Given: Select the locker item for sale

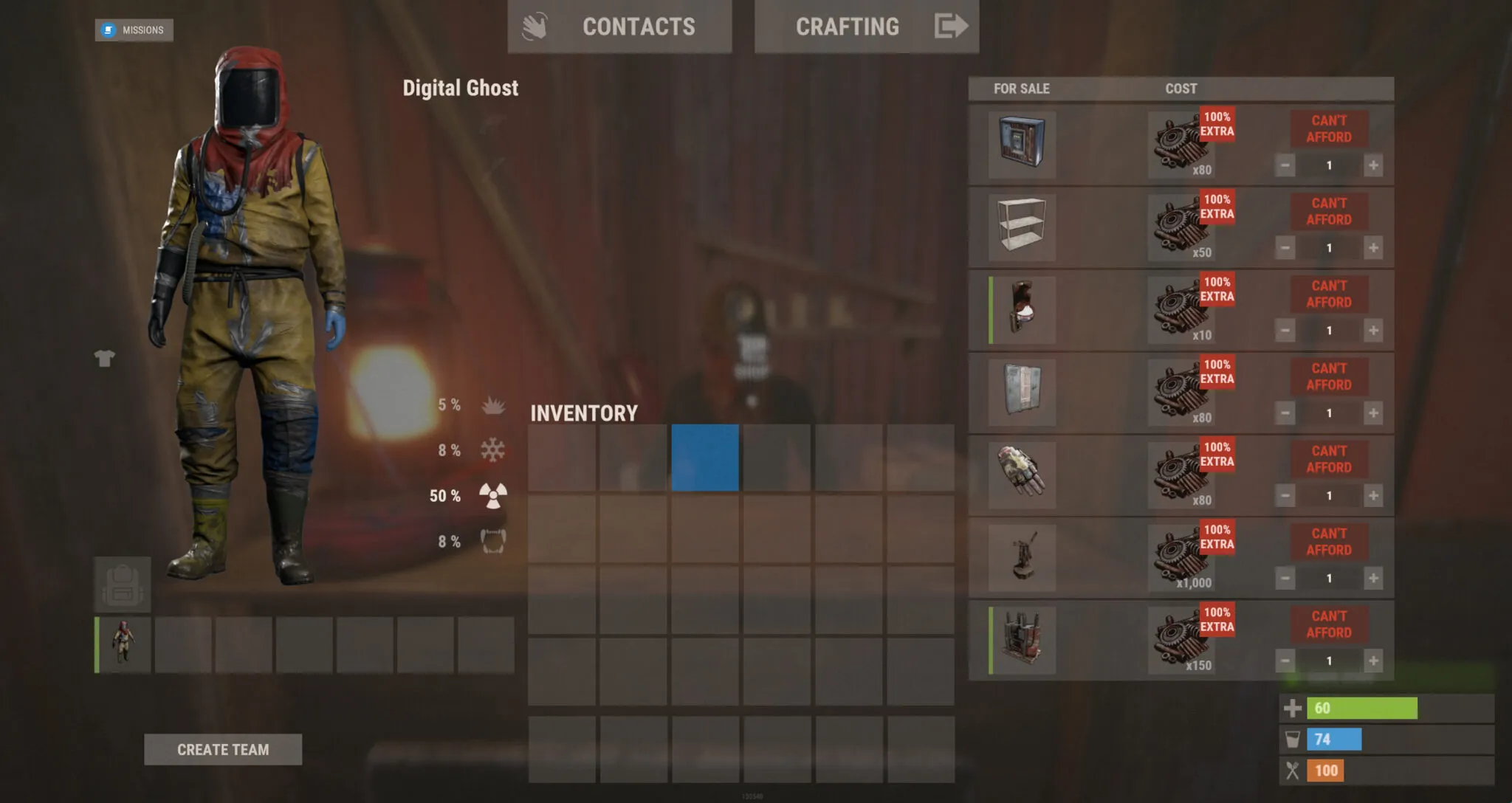Looking at the screenshot, I should coord(1023,393).
